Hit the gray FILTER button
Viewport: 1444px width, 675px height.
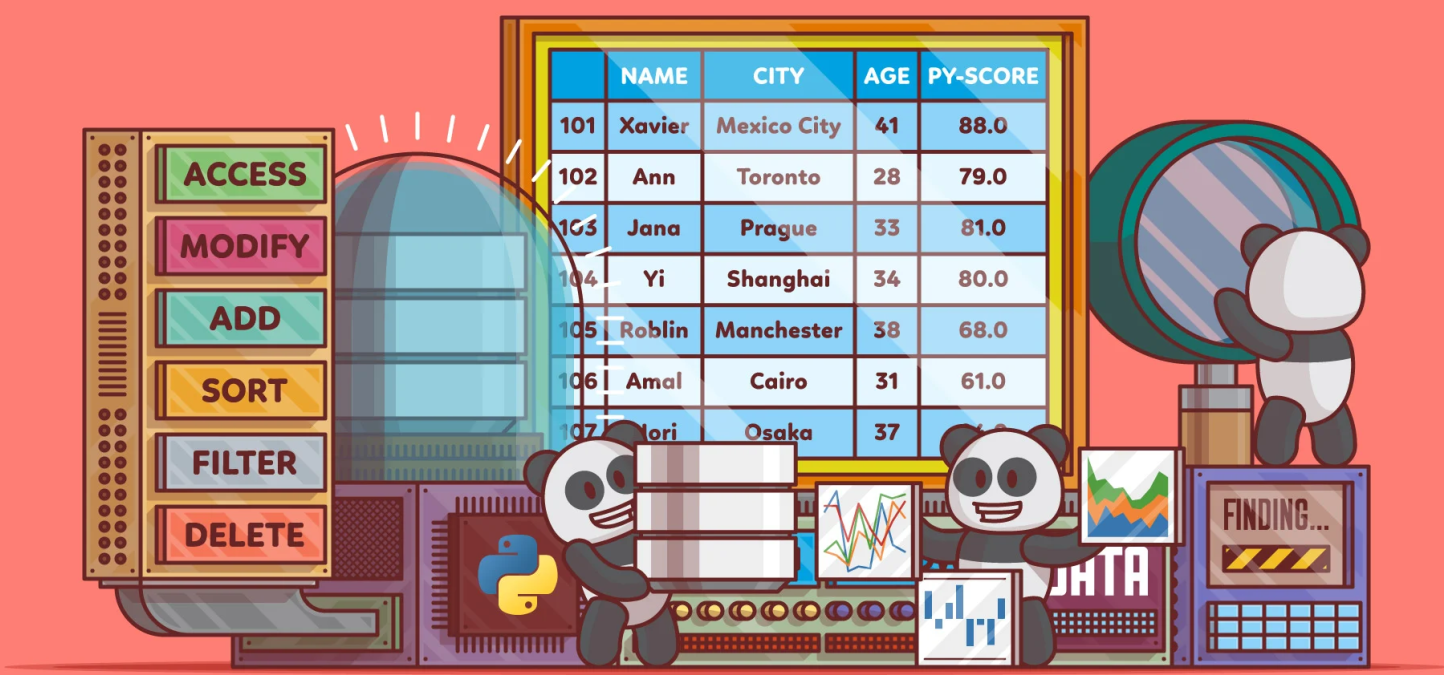243,462
